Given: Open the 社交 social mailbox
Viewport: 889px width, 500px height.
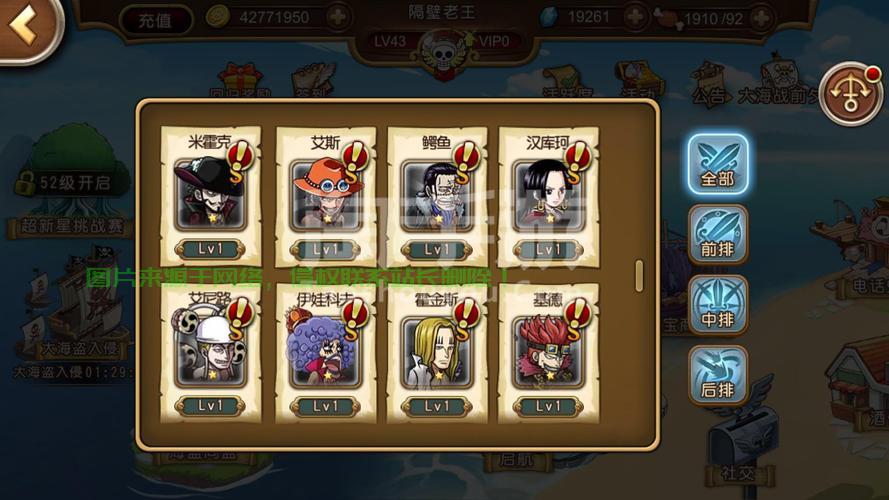Looking at the screenshot, I should click(x=740, y=445).
